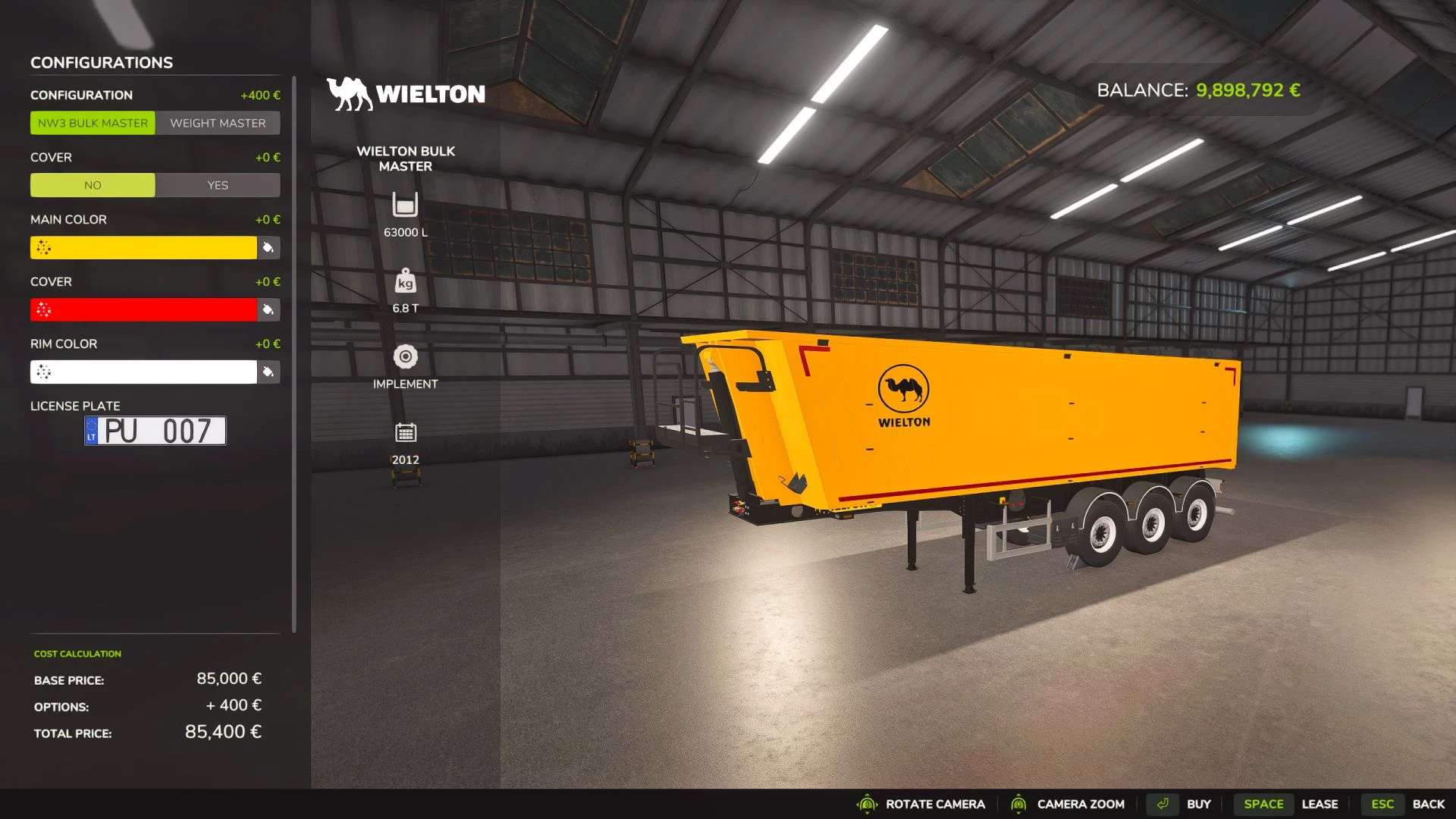
Task: Set cover option to Yes
Action: click(x=218, y=185)
